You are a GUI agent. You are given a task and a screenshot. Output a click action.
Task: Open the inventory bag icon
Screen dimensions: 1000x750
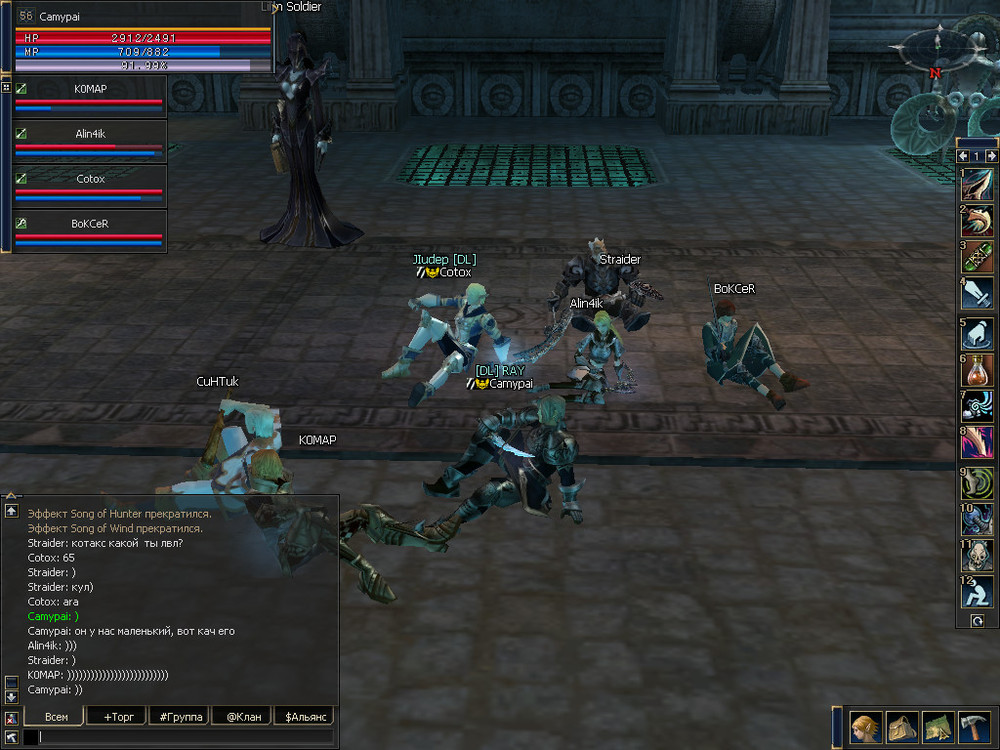902,727
